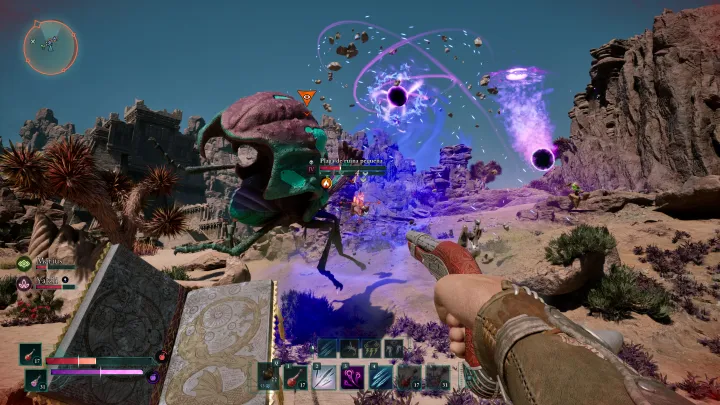
Task: Cast the purple swirl spell in slot 3
Action: pyautogui.click(x=353, y=376)
